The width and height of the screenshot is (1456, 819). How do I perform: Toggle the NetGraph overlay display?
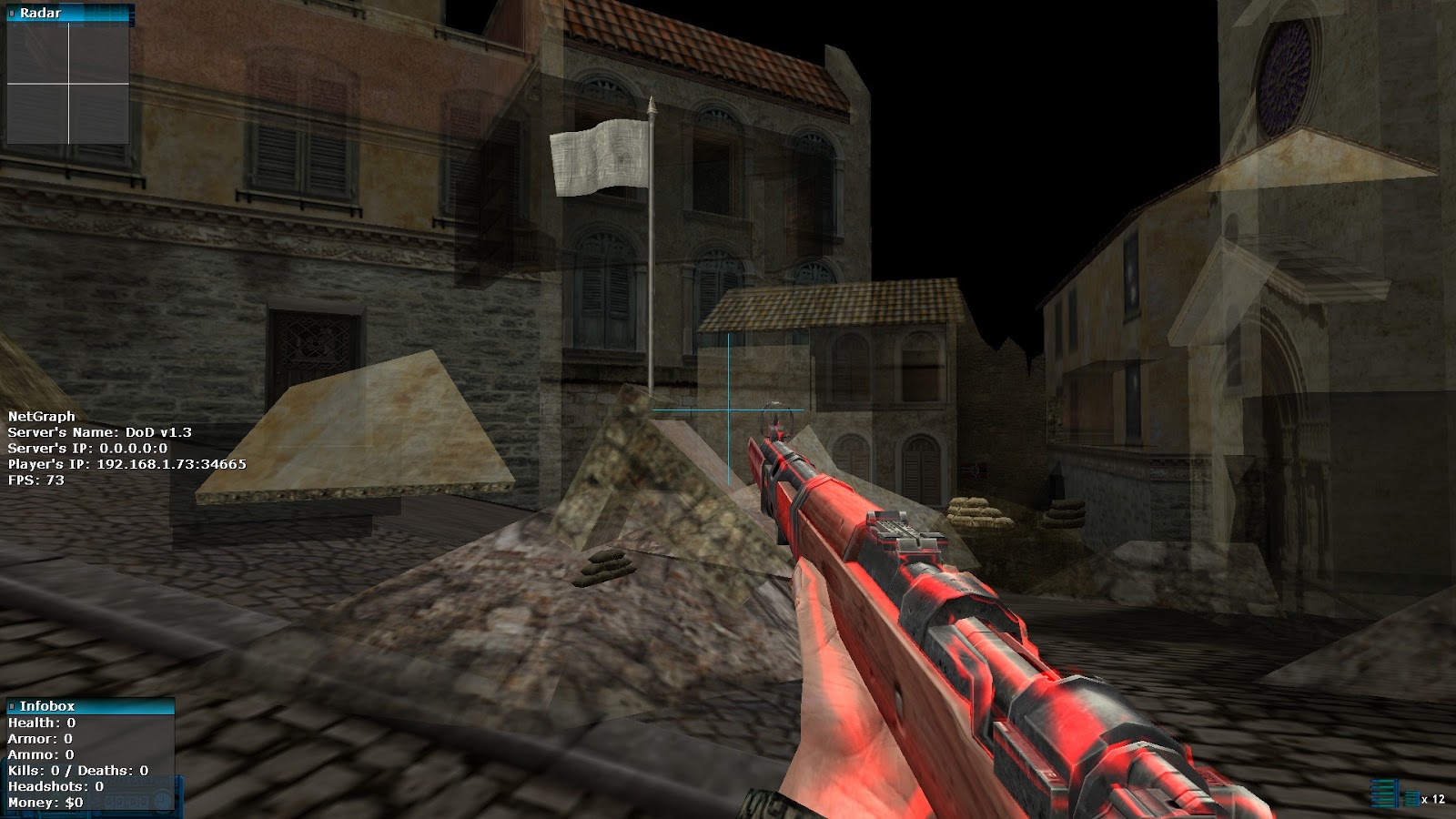[x=41, y=416]
